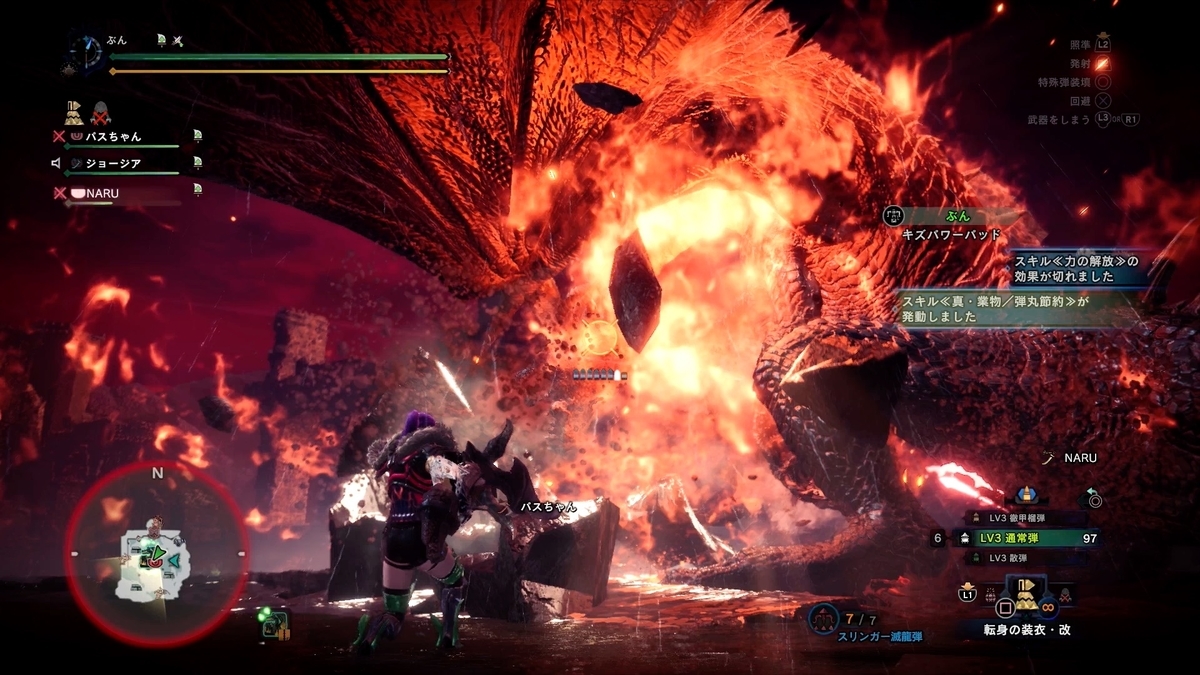Choose the LV3 散弾 ammo entry

1018,557
